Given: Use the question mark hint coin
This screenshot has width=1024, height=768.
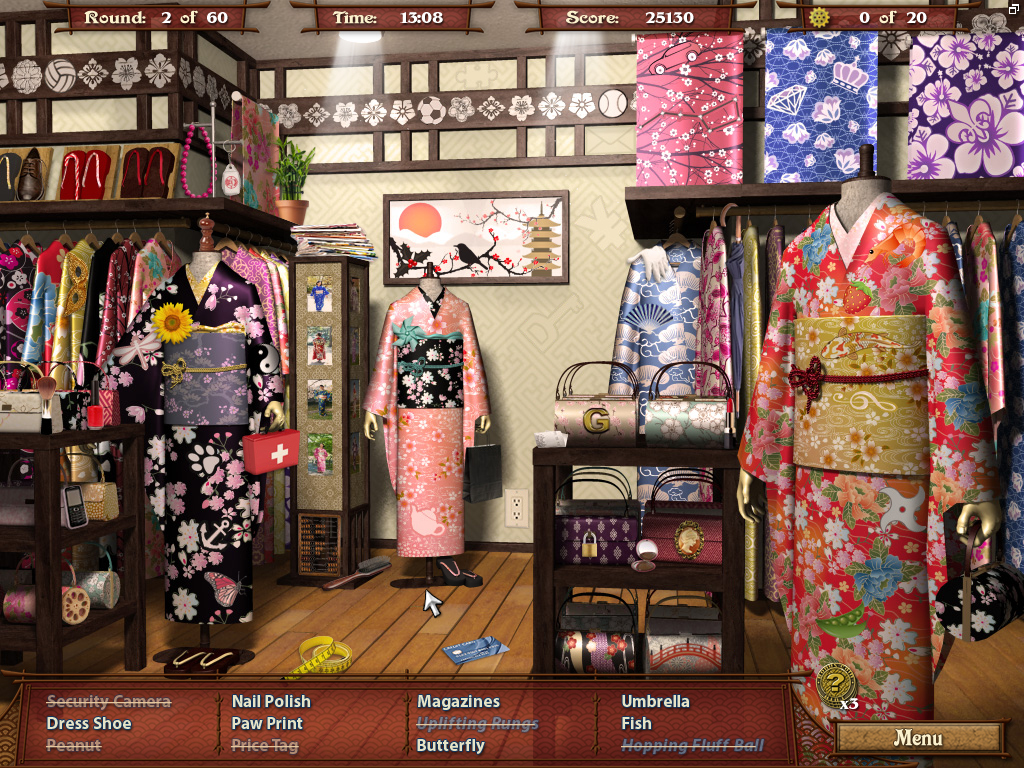Looking at the screenshot, I should click(836, 684).
